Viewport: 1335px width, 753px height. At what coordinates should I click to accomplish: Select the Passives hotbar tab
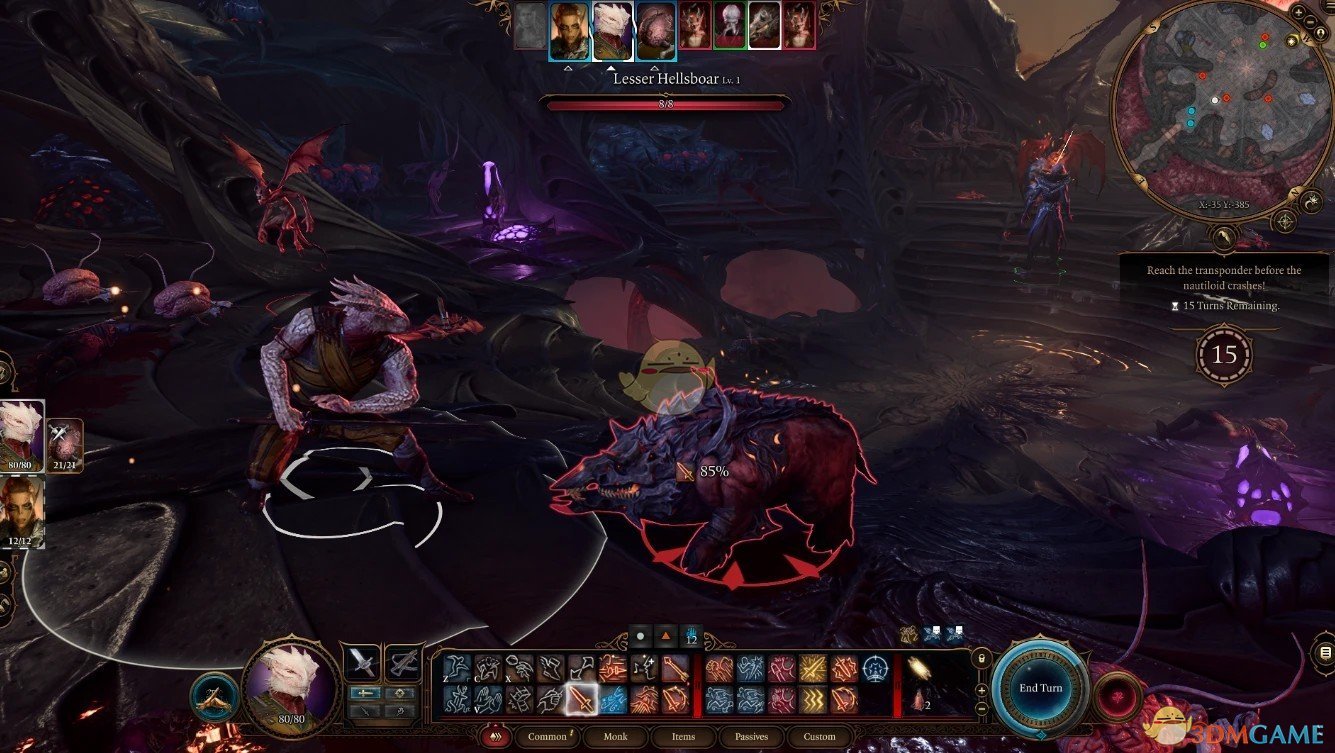751,737
